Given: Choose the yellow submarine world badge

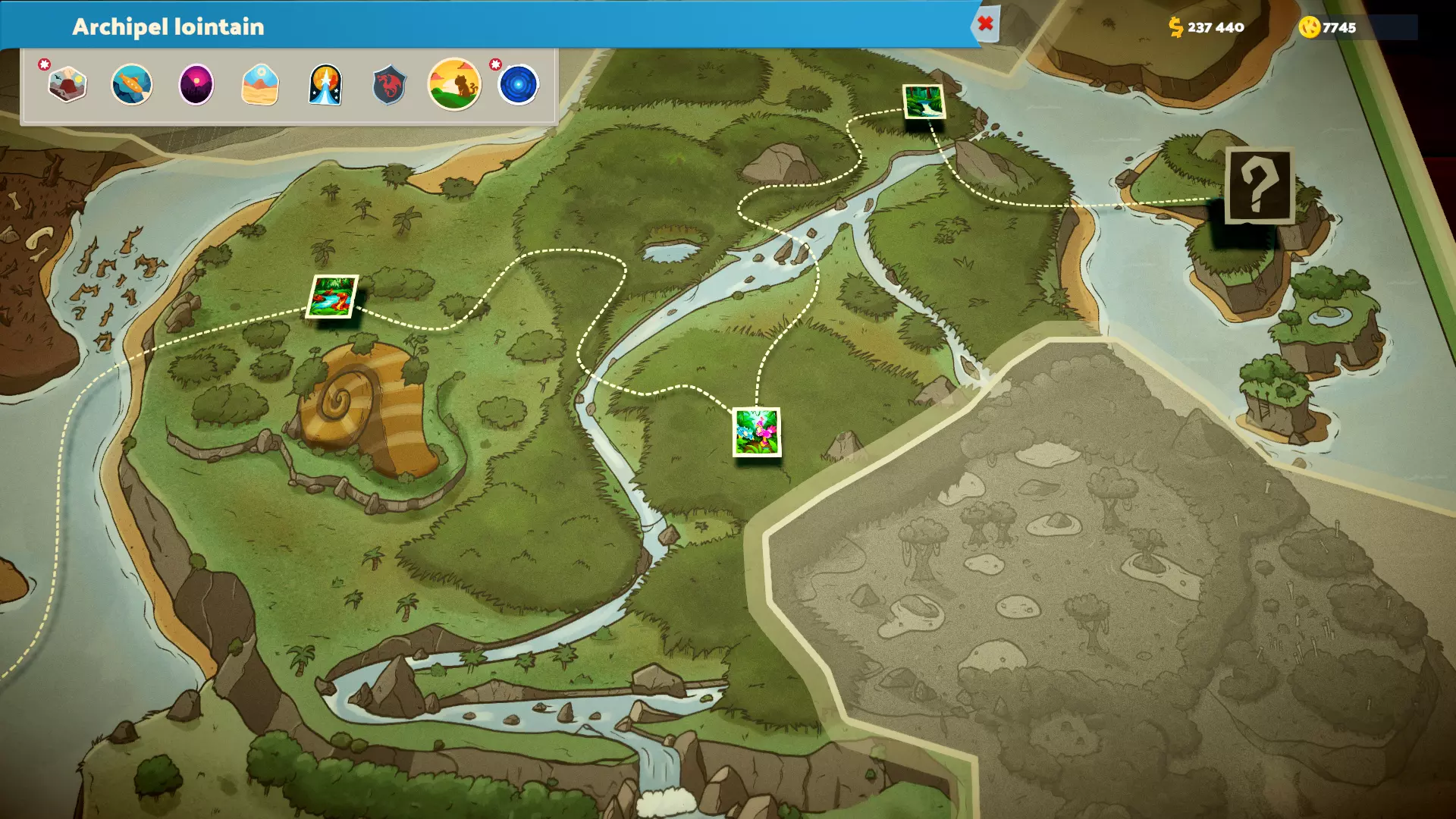Looking at the screenshot, I should click(x=132, y=84).
